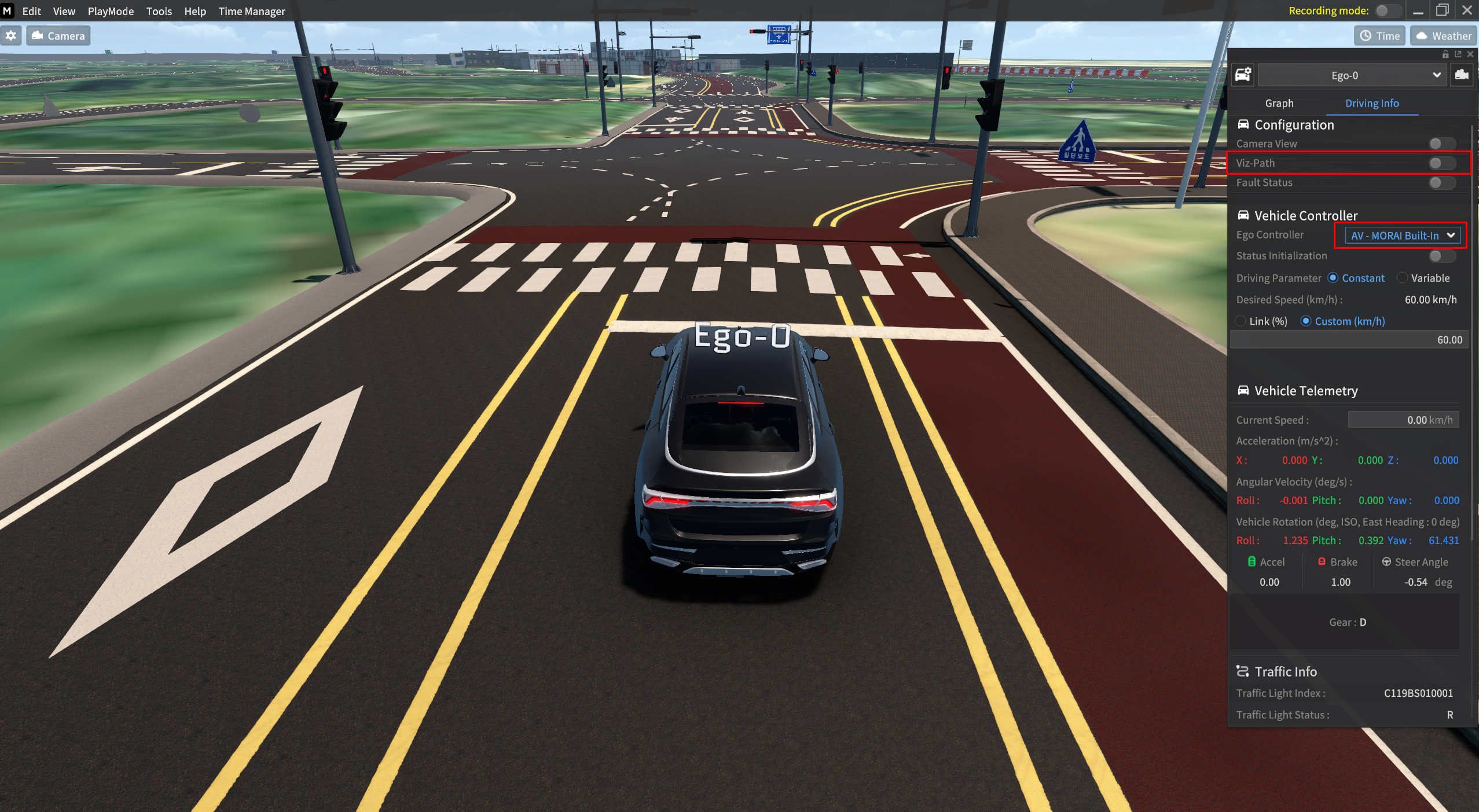Click the Steer Angle icon in Vehicle Telemetry
The image size is (1479, 812).
pos(1387,561)
